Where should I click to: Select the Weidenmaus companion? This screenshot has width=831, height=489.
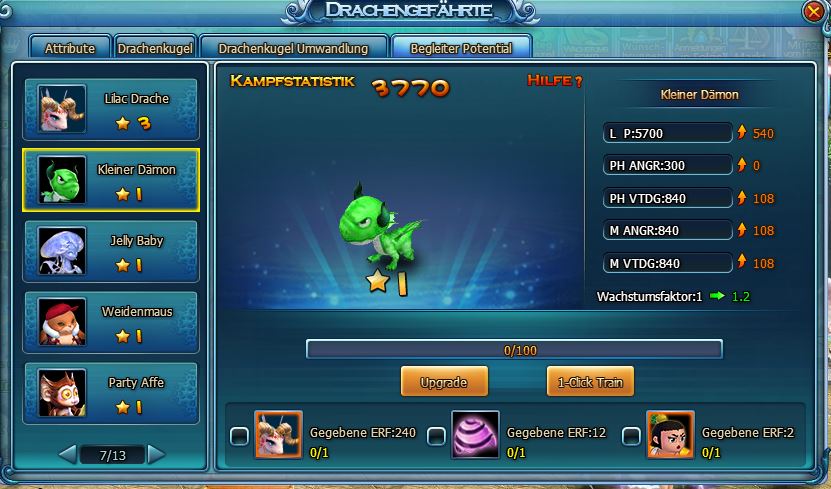coord(111,322)
